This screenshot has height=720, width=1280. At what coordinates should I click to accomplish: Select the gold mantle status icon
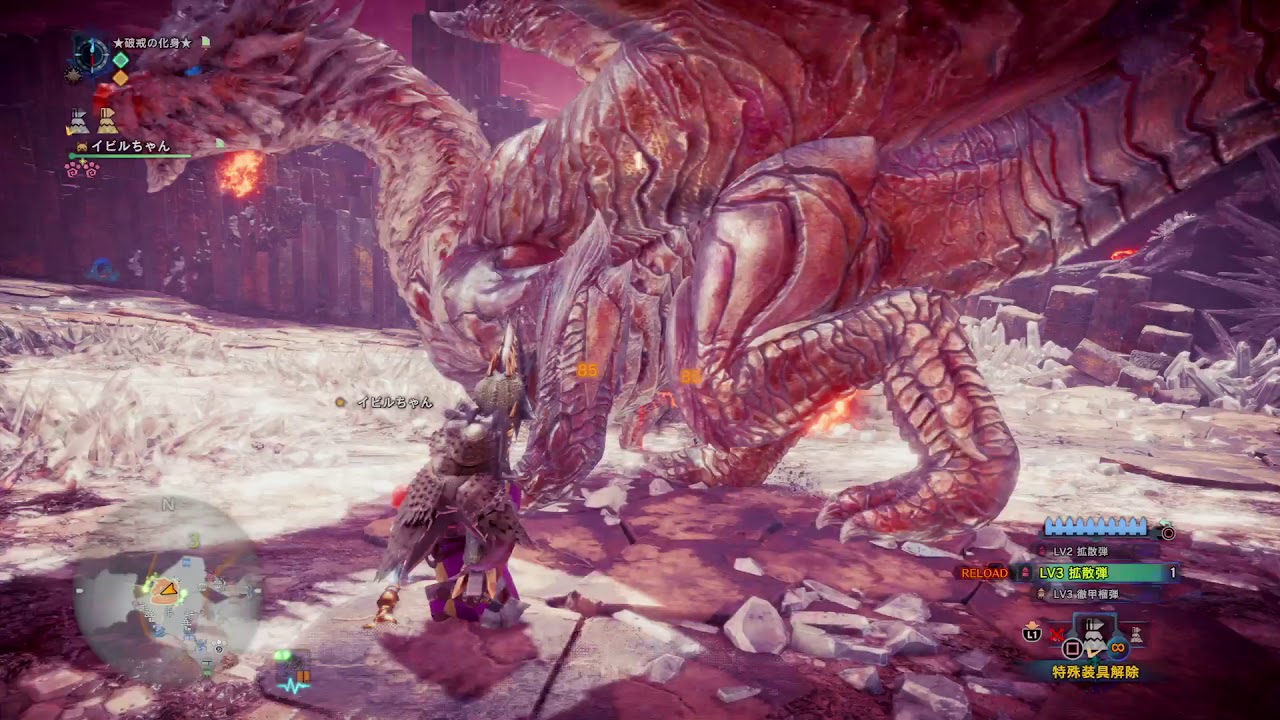[107, 121]
